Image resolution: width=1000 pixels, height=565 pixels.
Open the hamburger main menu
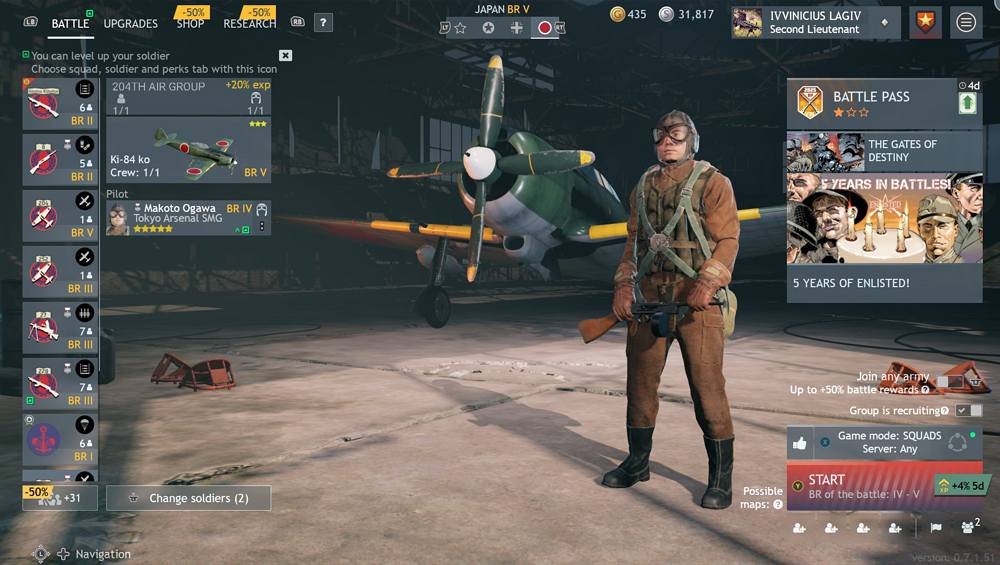tap(966, 23)
